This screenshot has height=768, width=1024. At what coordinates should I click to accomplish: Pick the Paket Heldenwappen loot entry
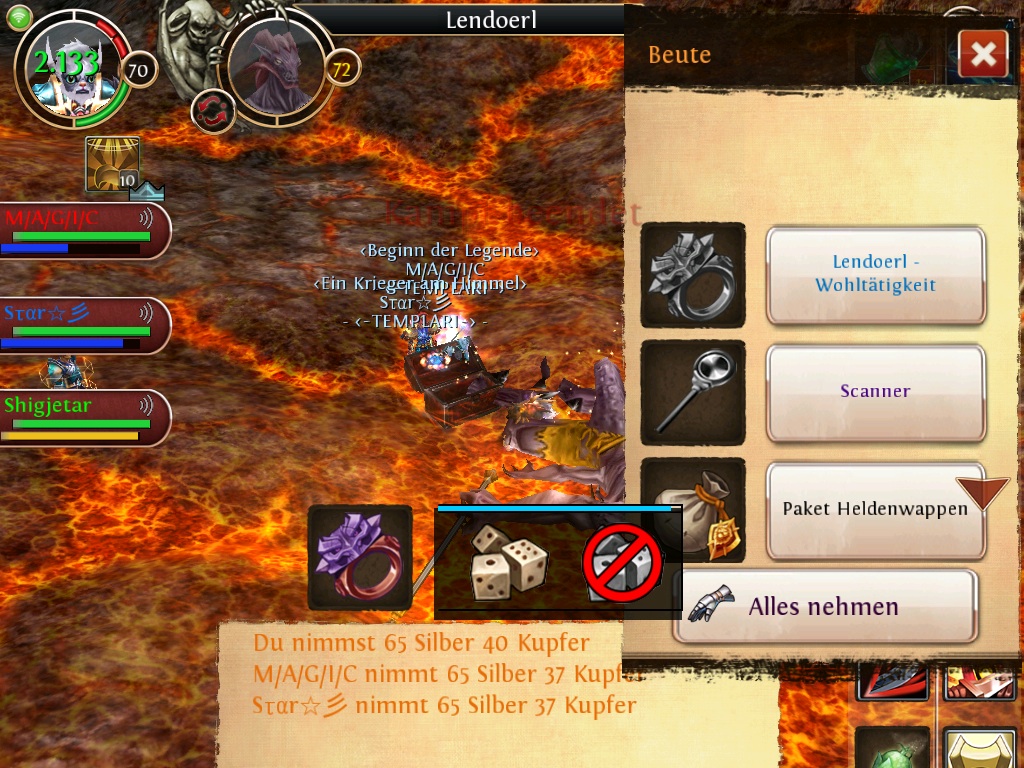(x=875, y=509)
